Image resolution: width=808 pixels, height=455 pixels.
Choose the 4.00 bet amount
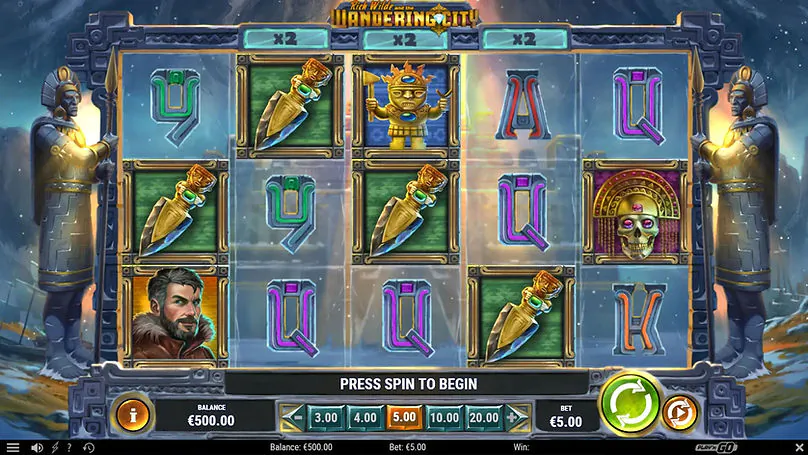pos(363,416)
